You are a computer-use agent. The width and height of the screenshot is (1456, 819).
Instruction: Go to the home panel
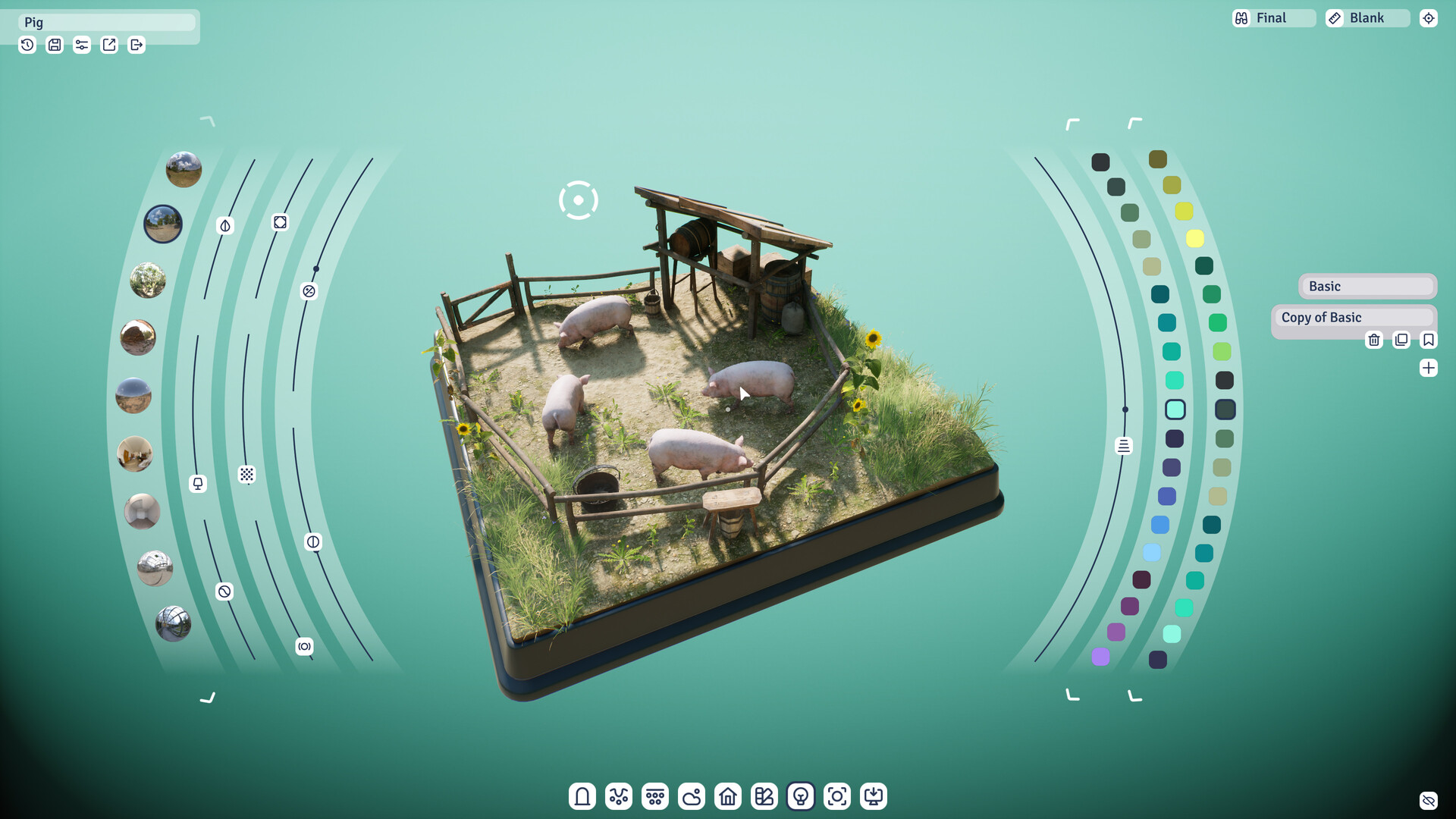[727, 796]
